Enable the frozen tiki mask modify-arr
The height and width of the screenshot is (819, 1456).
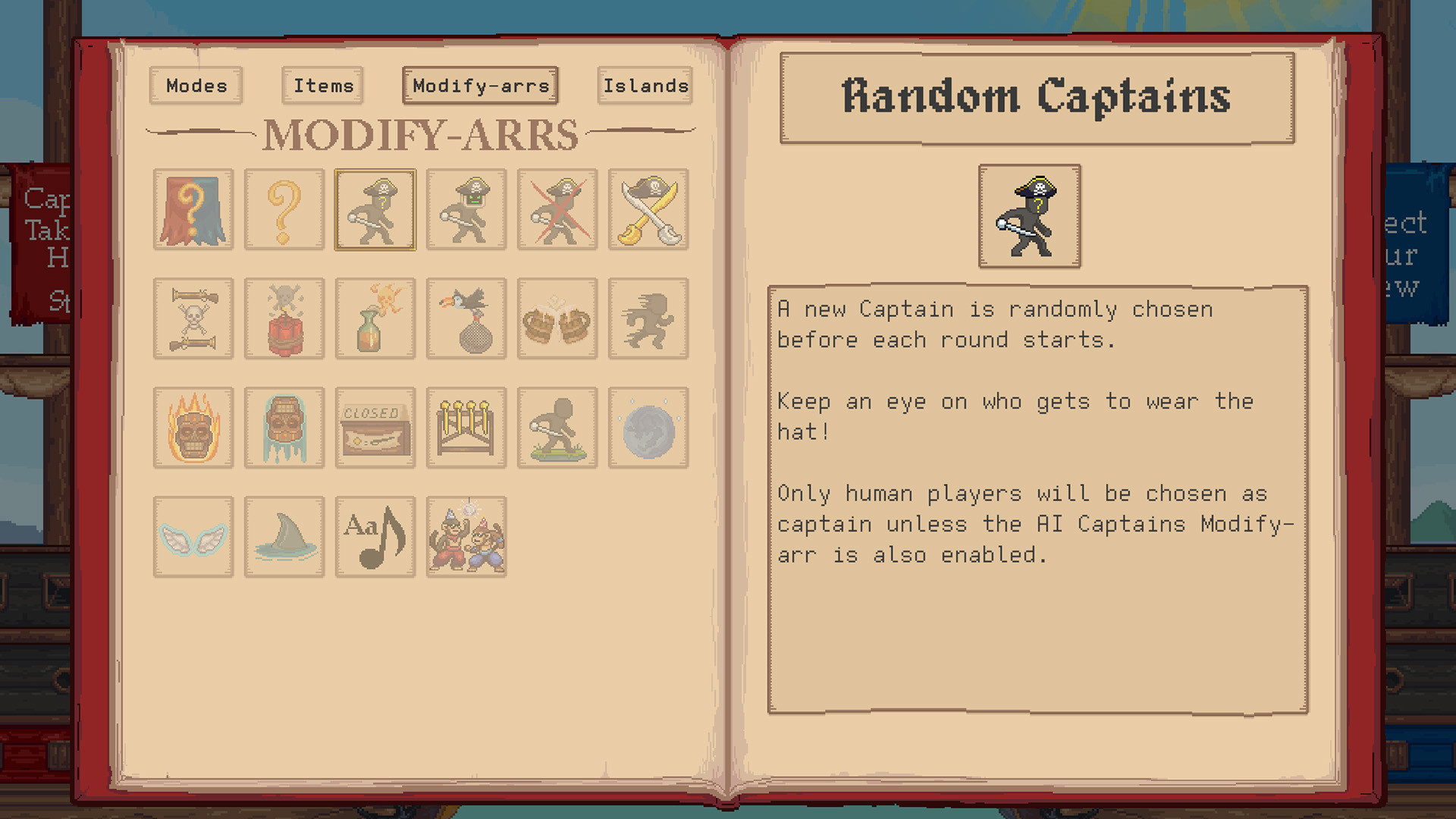tap(284, 427)
